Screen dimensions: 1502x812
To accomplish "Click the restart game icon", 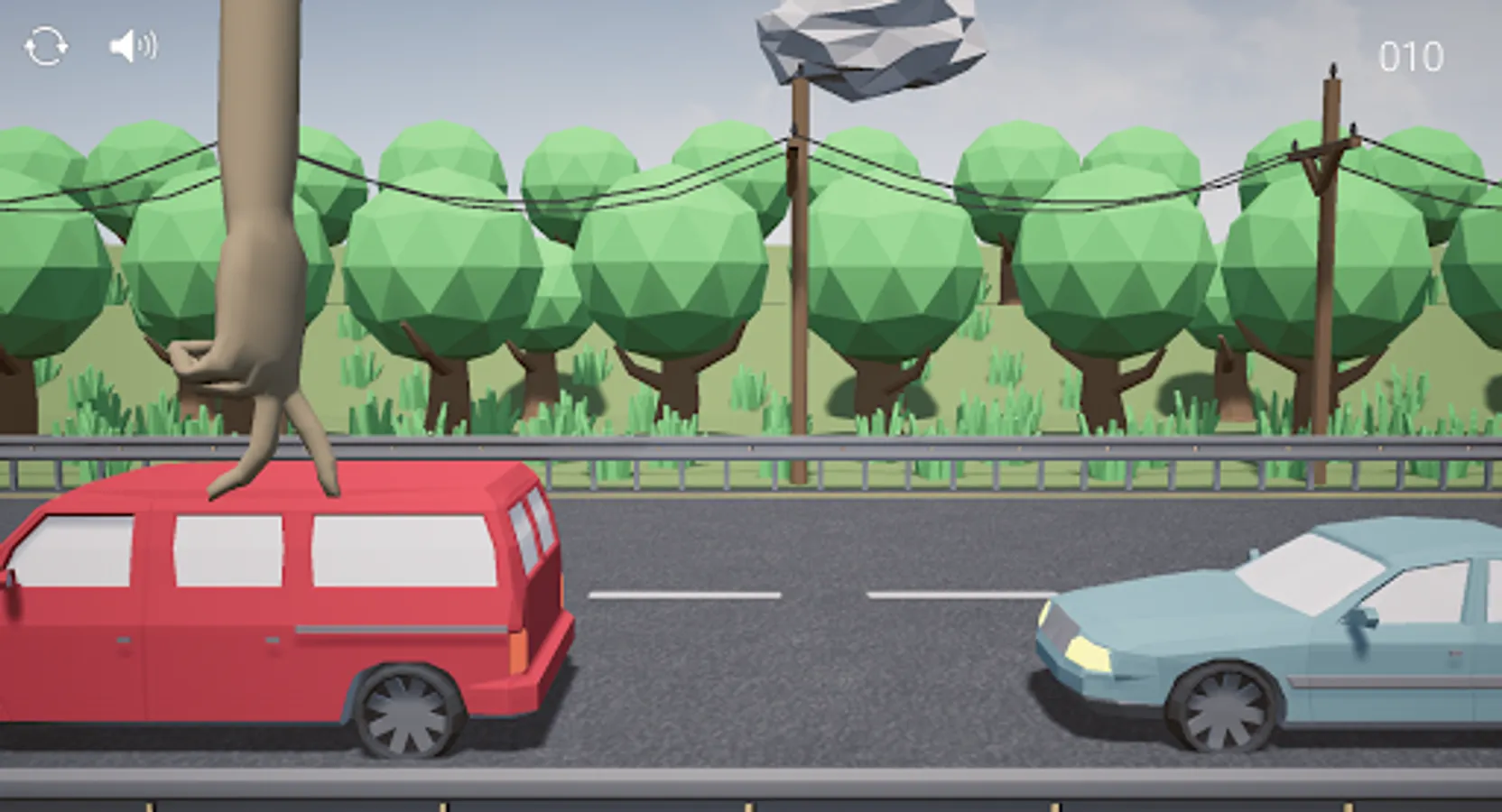I will [x=47, y=45].
